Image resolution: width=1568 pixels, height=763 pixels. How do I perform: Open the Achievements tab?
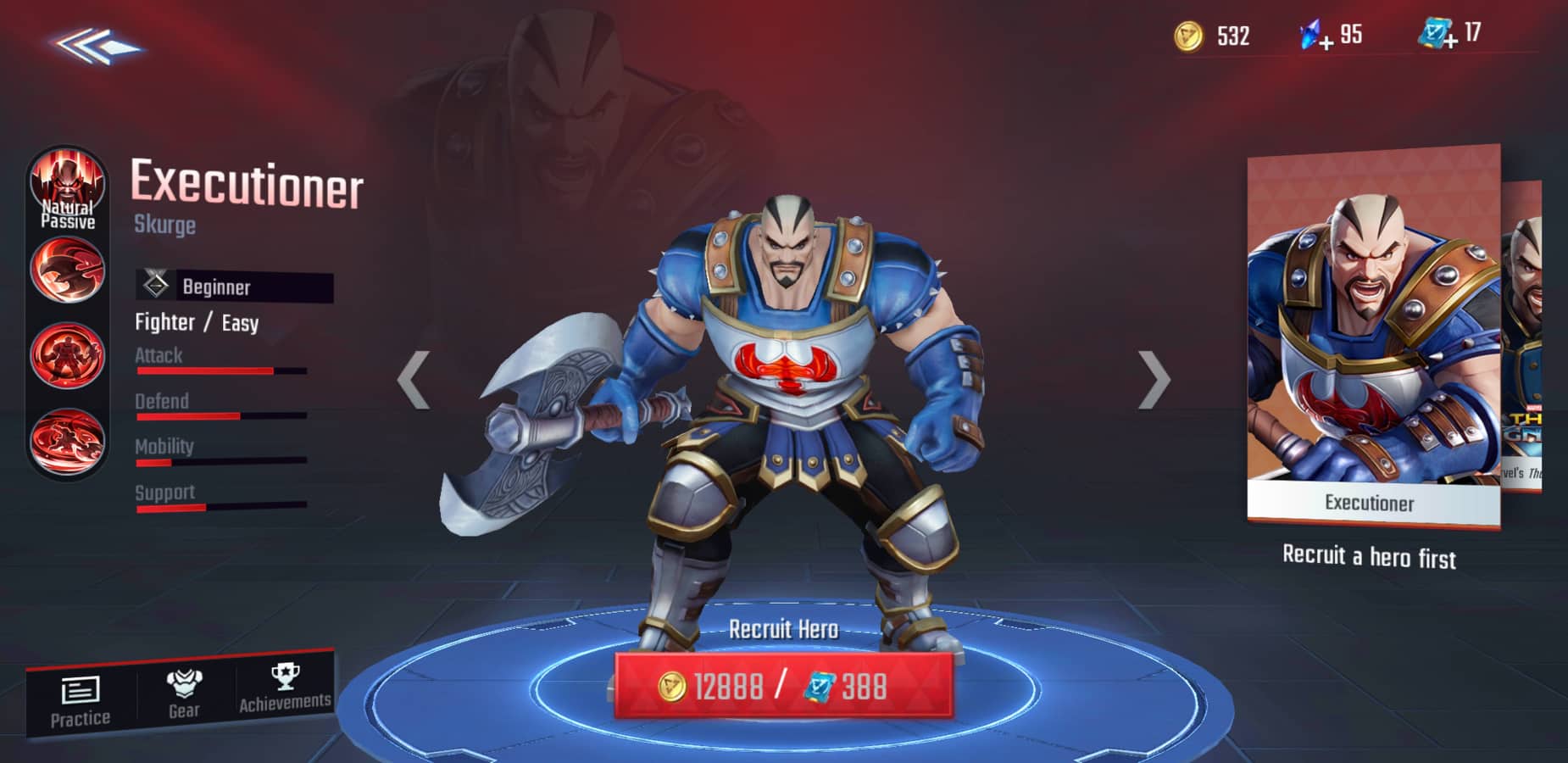point(285,688)
